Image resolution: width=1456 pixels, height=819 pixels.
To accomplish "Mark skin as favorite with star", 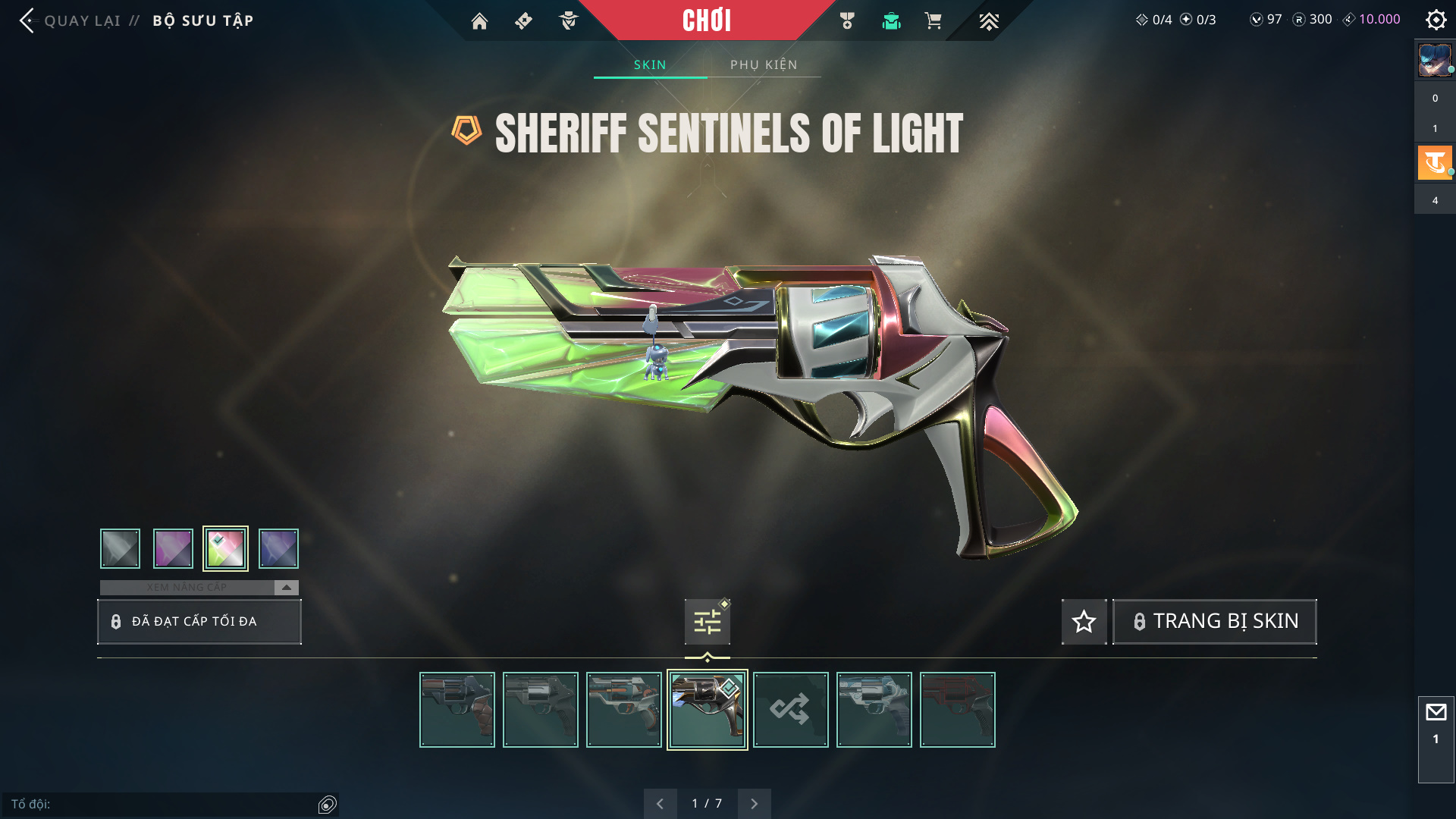I will pyautogui.click(x=1084, y=622).
